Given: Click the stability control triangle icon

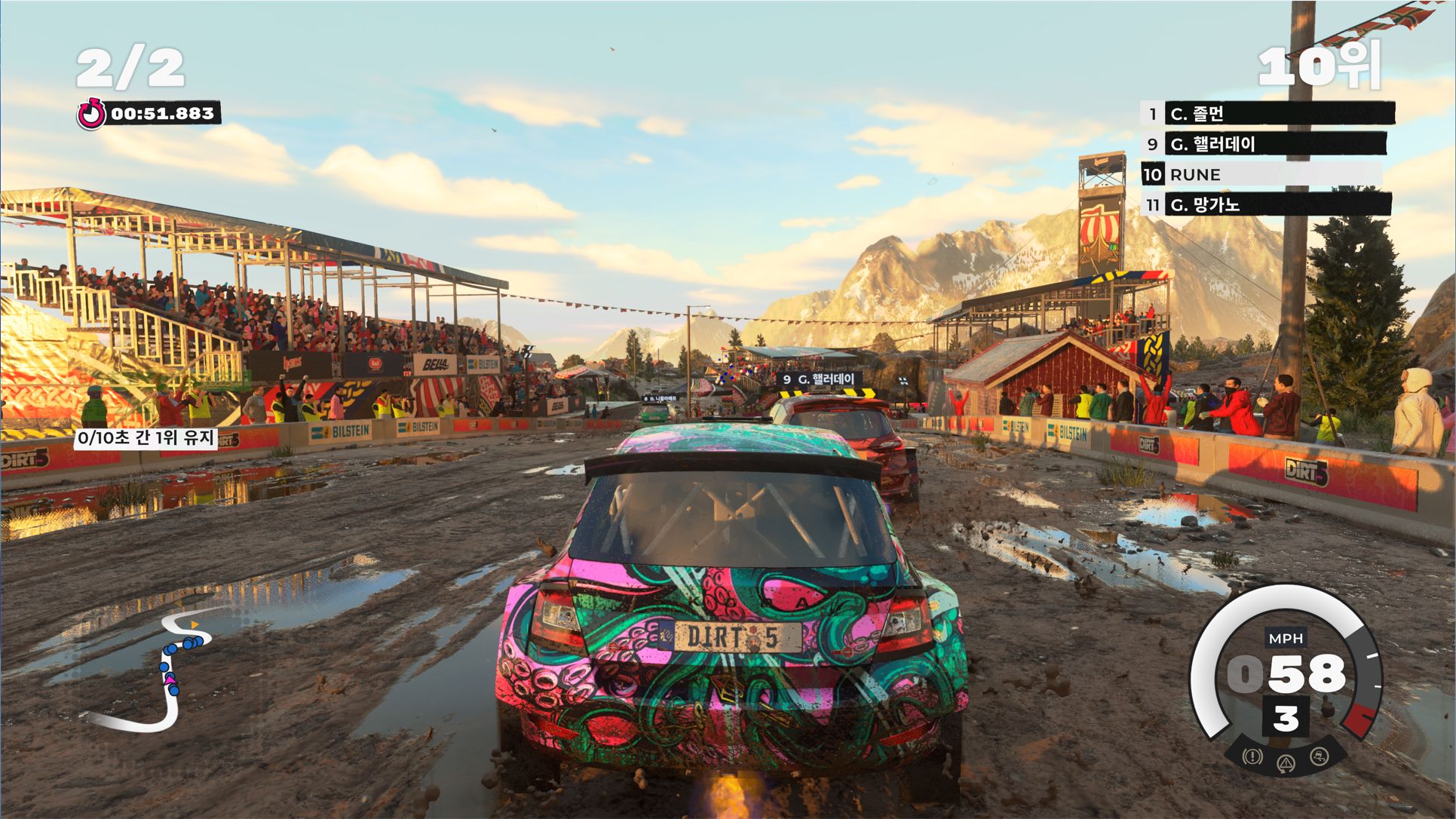Looking at the screenshot, I should (1286, 763).
